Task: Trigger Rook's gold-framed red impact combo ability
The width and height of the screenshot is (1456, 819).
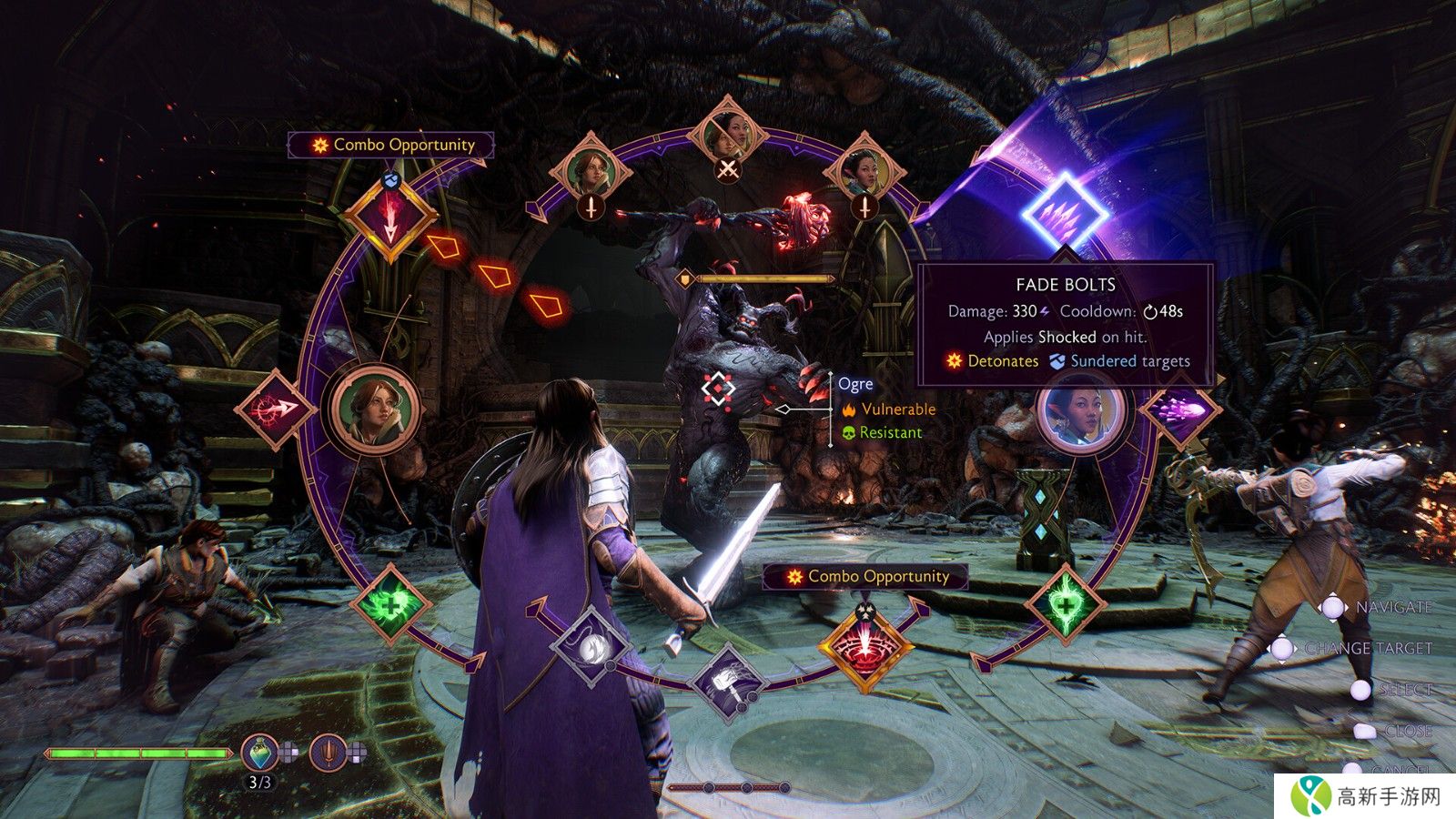Action: click(x=864, y=647)
